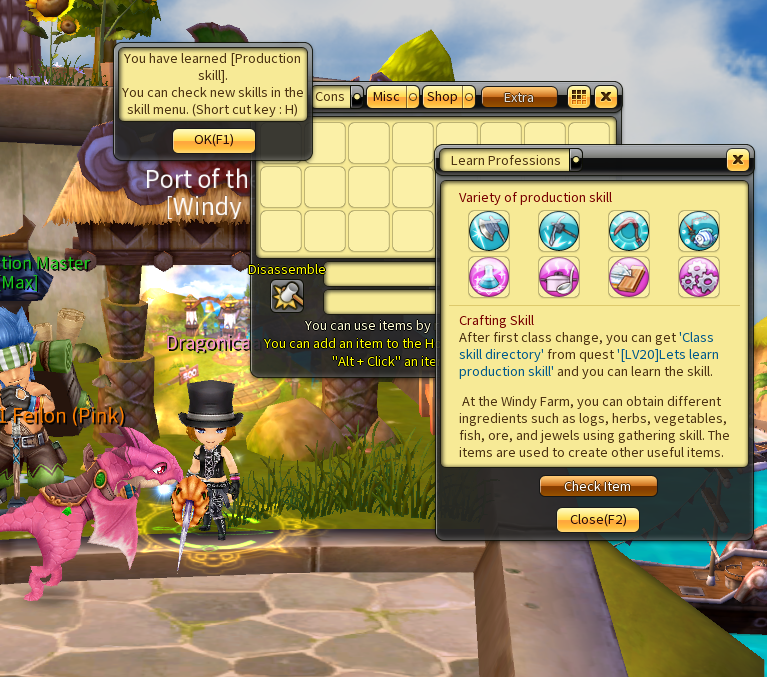
Task: Confirm the learned skill with OK(F1)
Action: tap(213, 140)
